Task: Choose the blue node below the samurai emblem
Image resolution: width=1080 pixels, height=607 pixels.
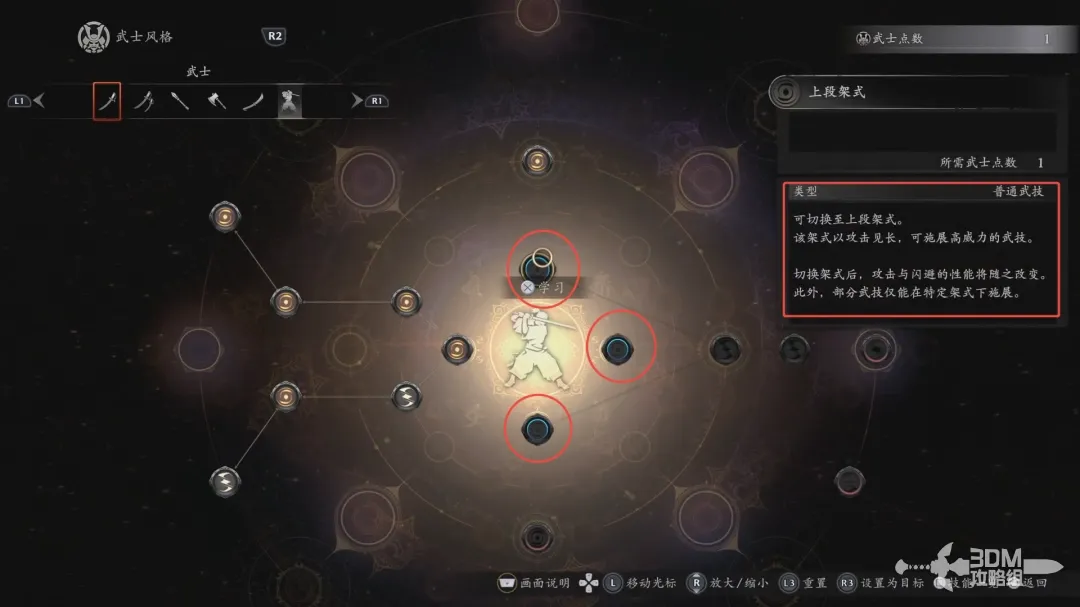Action: pos(537,429)
